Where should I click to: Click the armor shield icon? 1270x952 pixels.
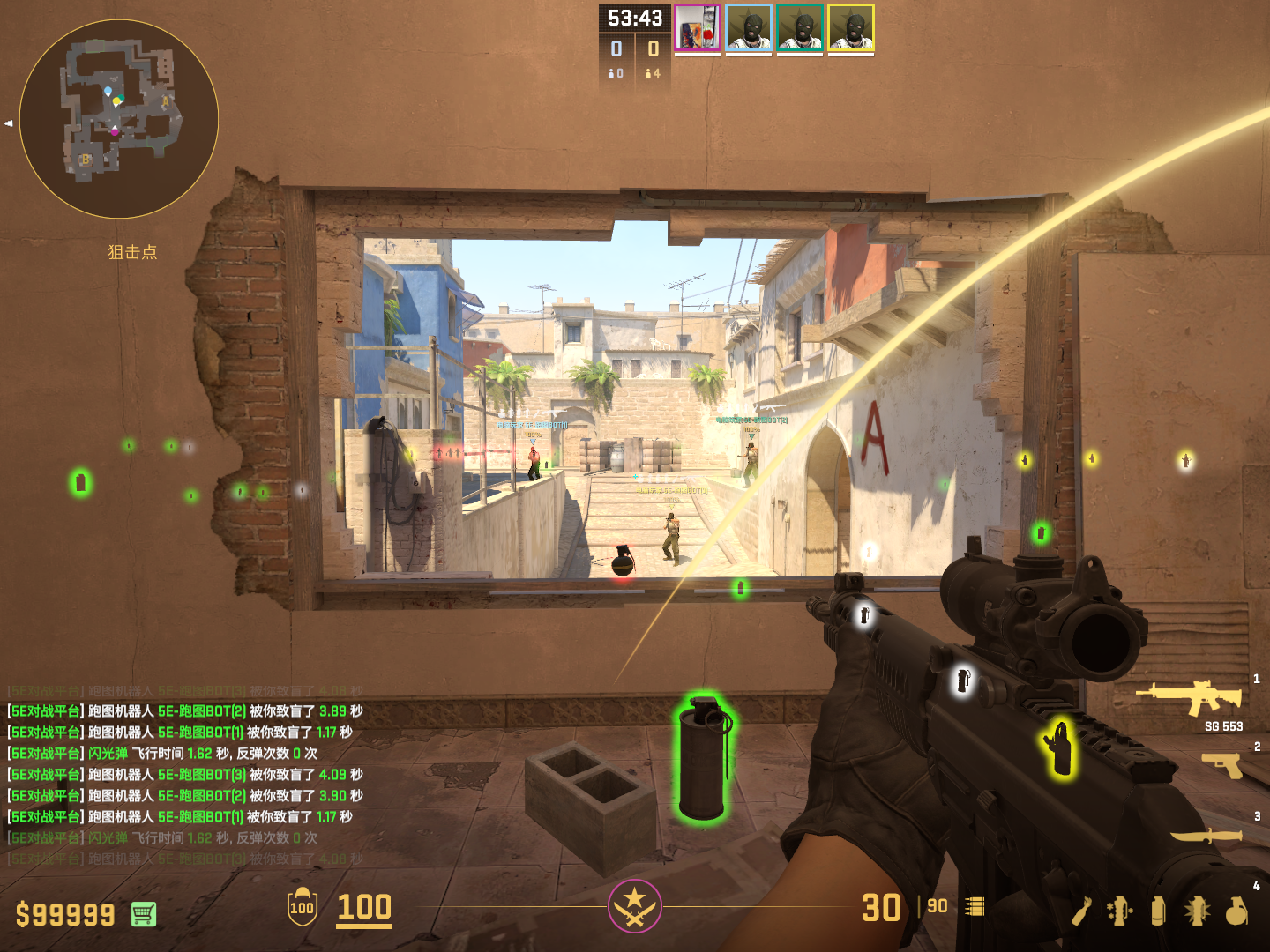pos(302,906)
